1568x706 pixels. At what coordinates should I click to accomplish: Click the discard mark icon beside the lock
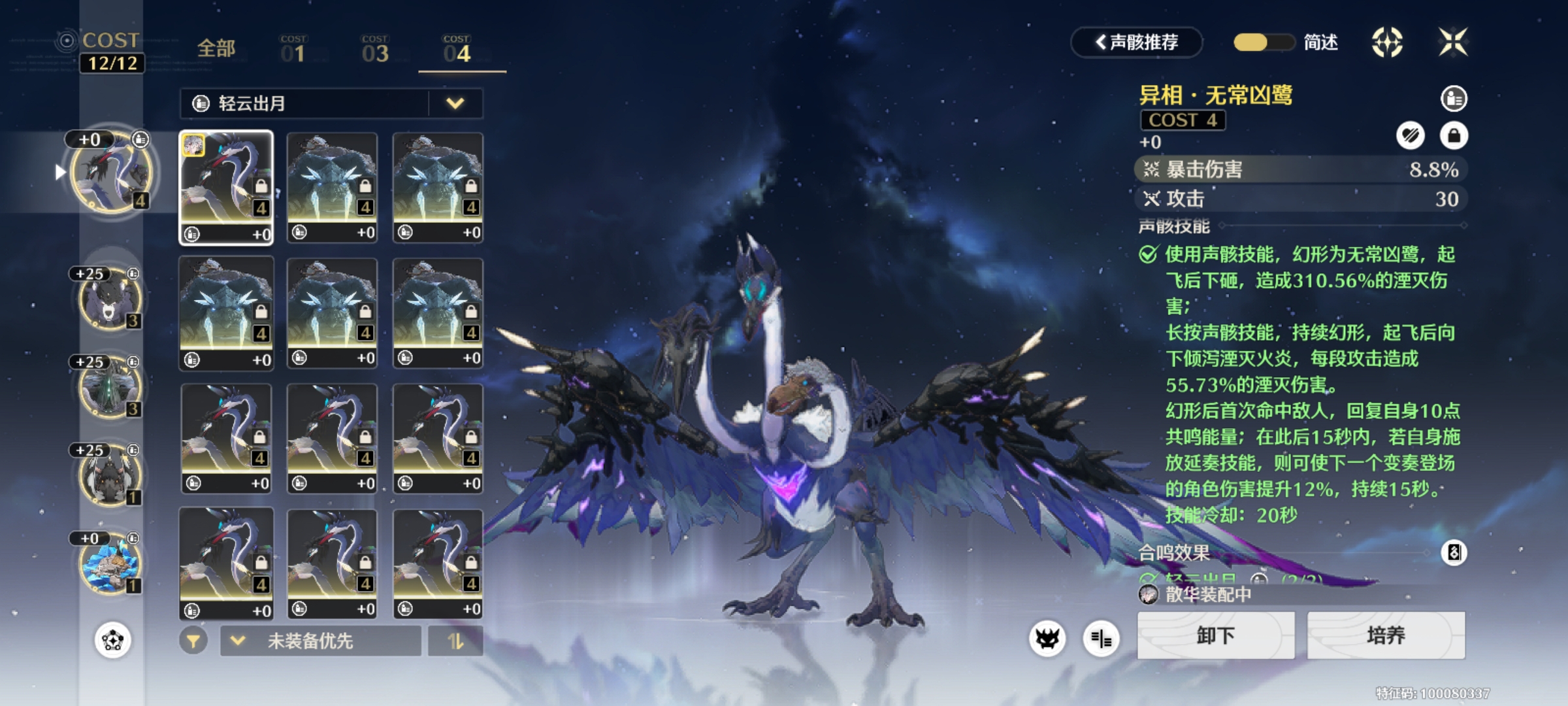tap(1411, 136)
